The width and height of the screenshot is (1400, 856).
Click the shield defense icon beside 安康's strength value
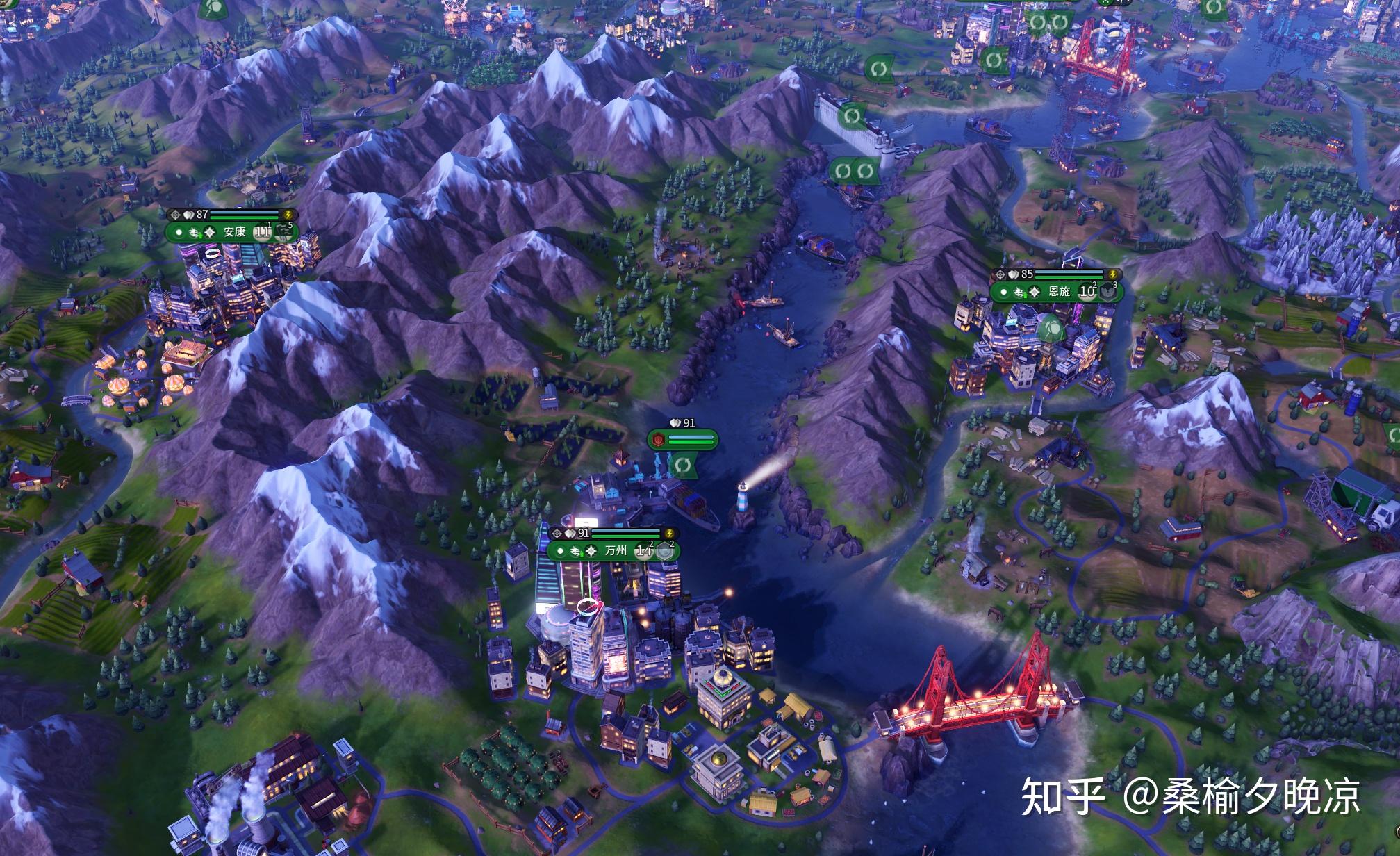pos(188,214)
